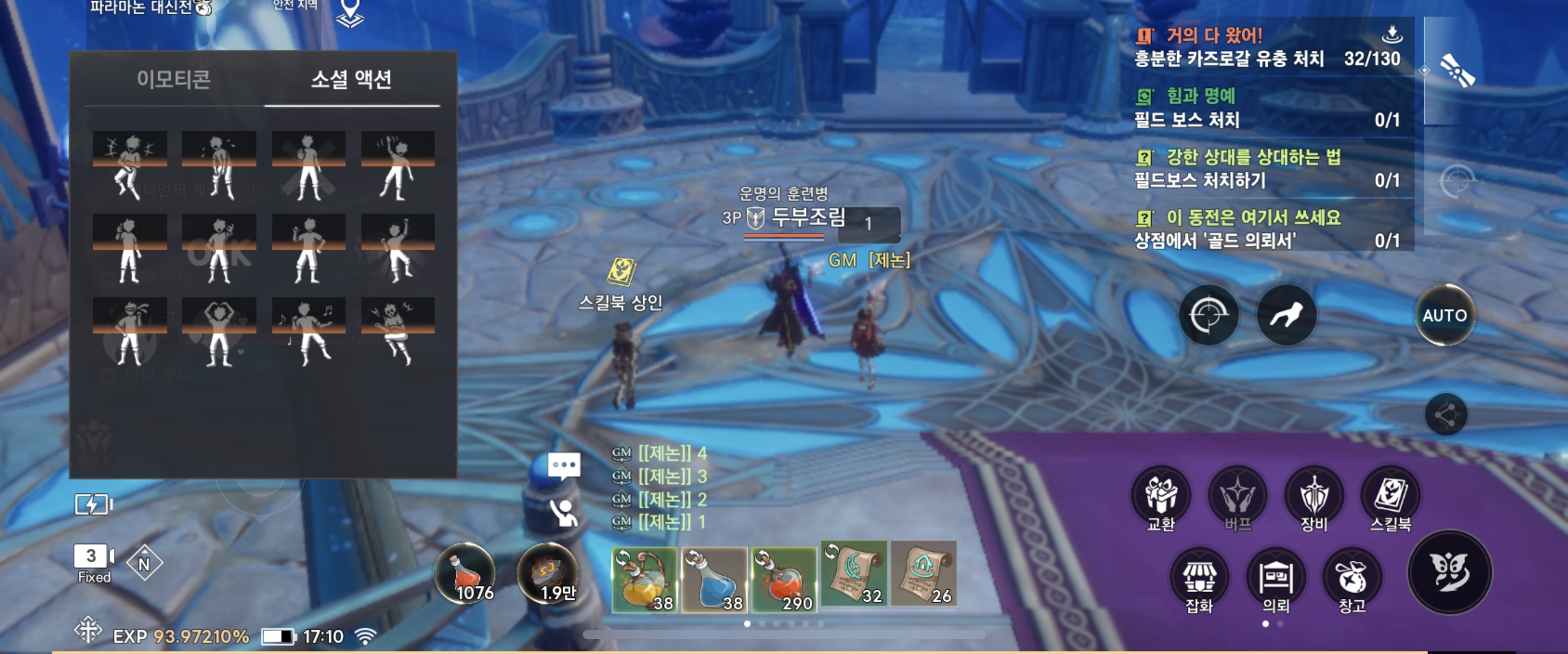Open the 버프 buff menu

[x=1237, y=498]
